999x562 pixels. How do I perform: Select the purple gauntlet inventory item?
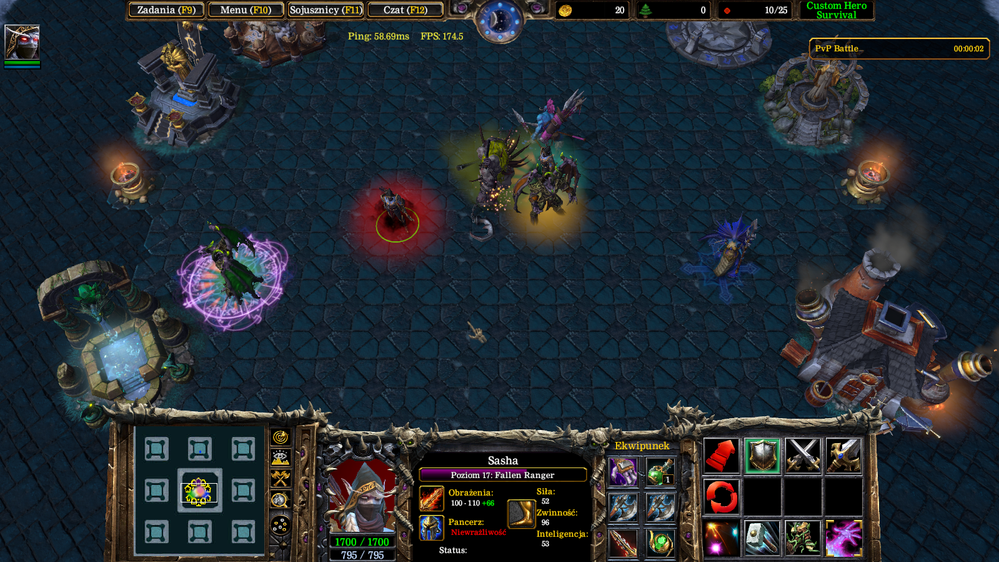pos(623,472)
